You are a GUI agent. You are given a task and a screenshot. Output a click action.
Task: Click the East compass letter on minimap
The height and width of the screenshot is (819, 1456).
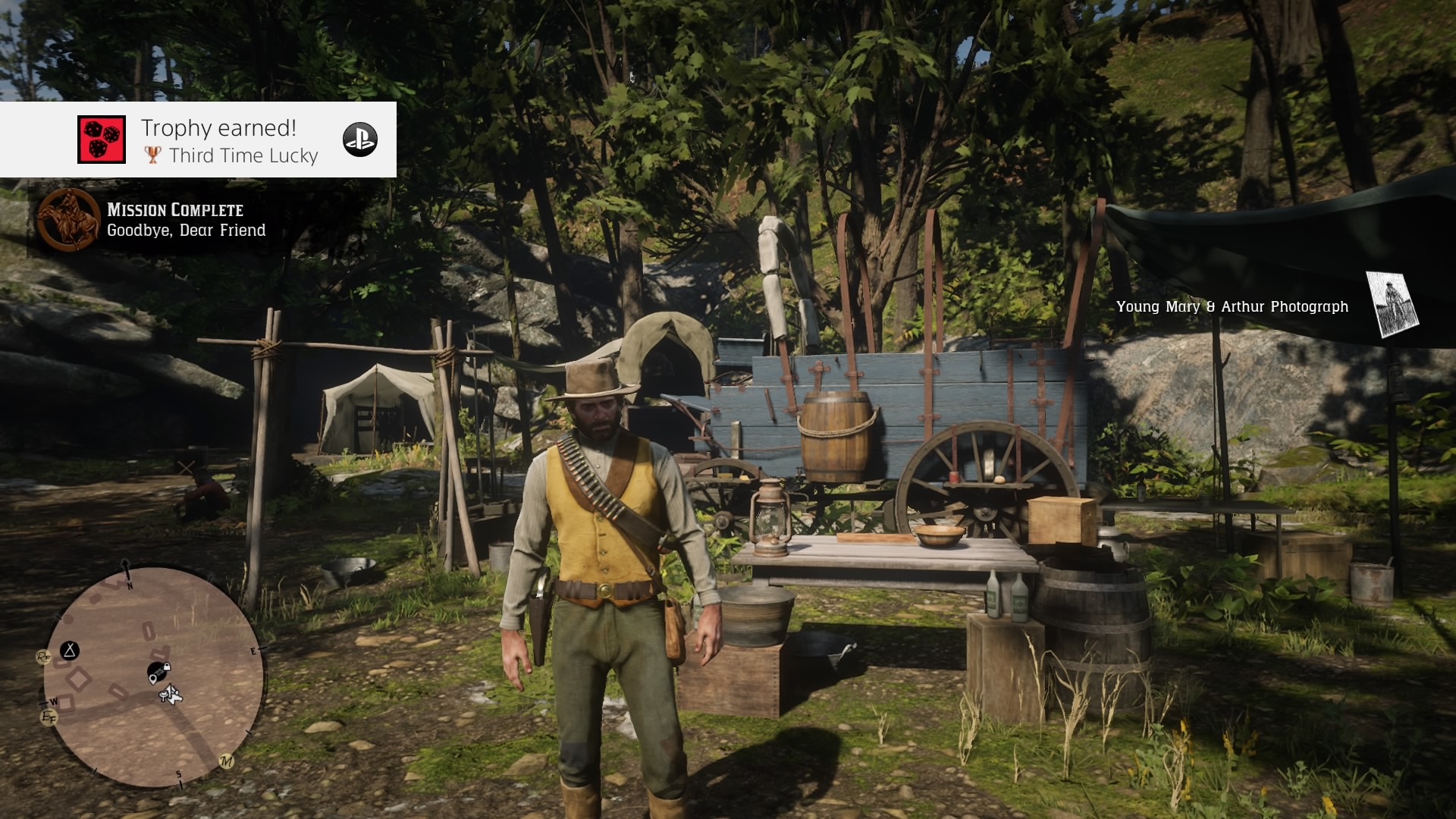253,650
